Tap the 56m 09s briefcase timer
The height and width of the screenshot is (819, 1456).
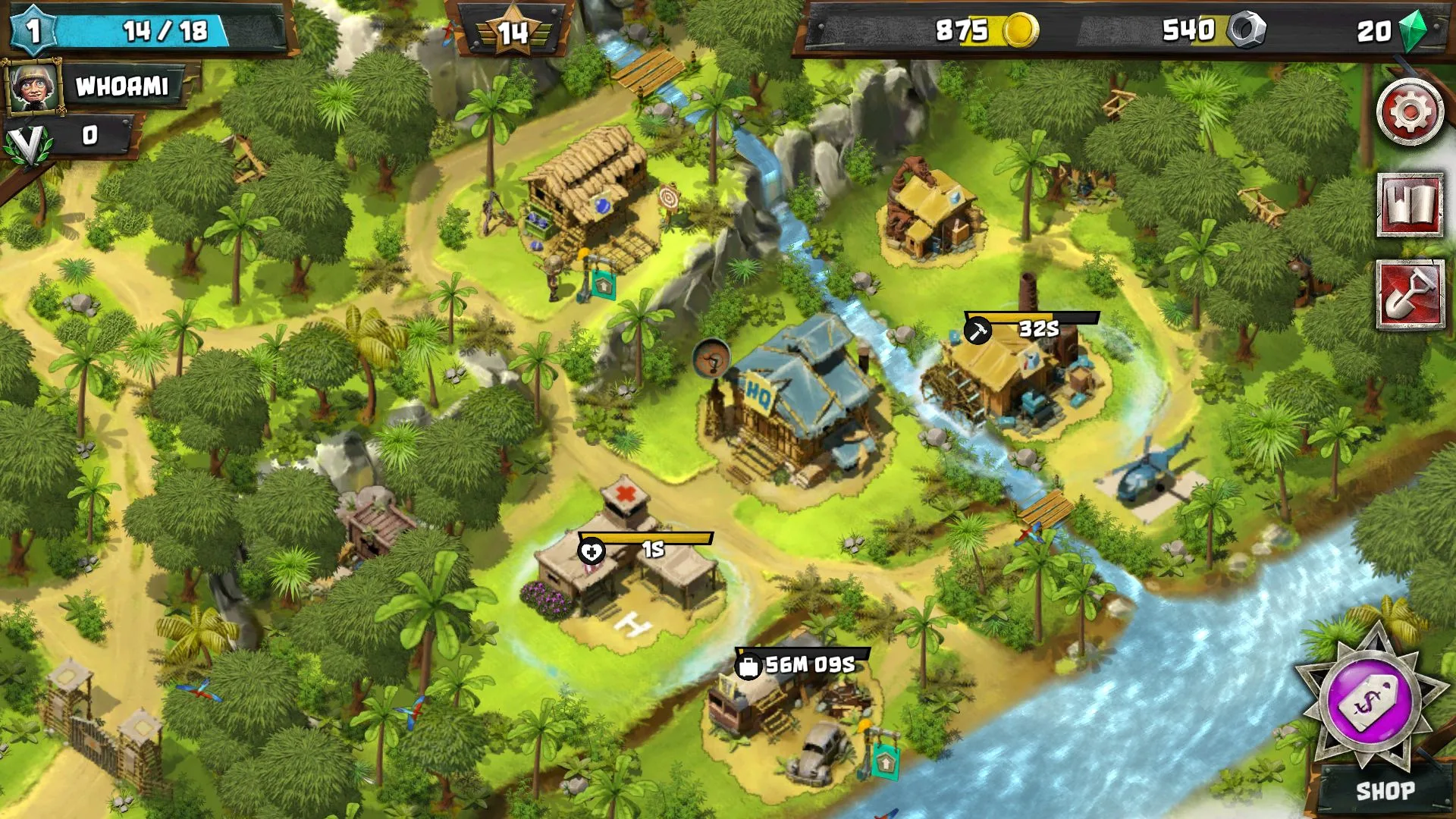pos(748,666)
